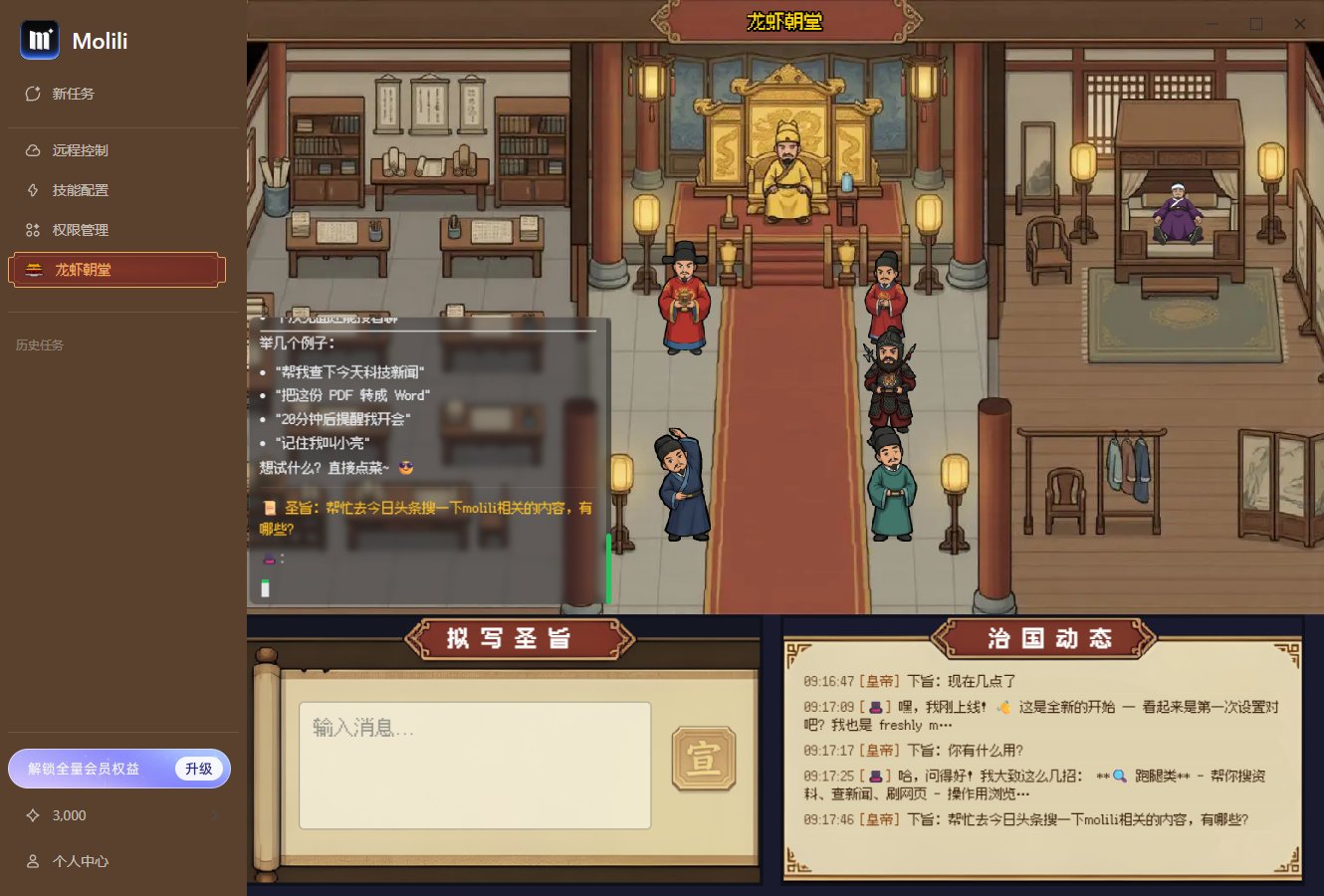Click the 宣 proclaim button
The image size is (1324, 896).
[x=704, y=758]
